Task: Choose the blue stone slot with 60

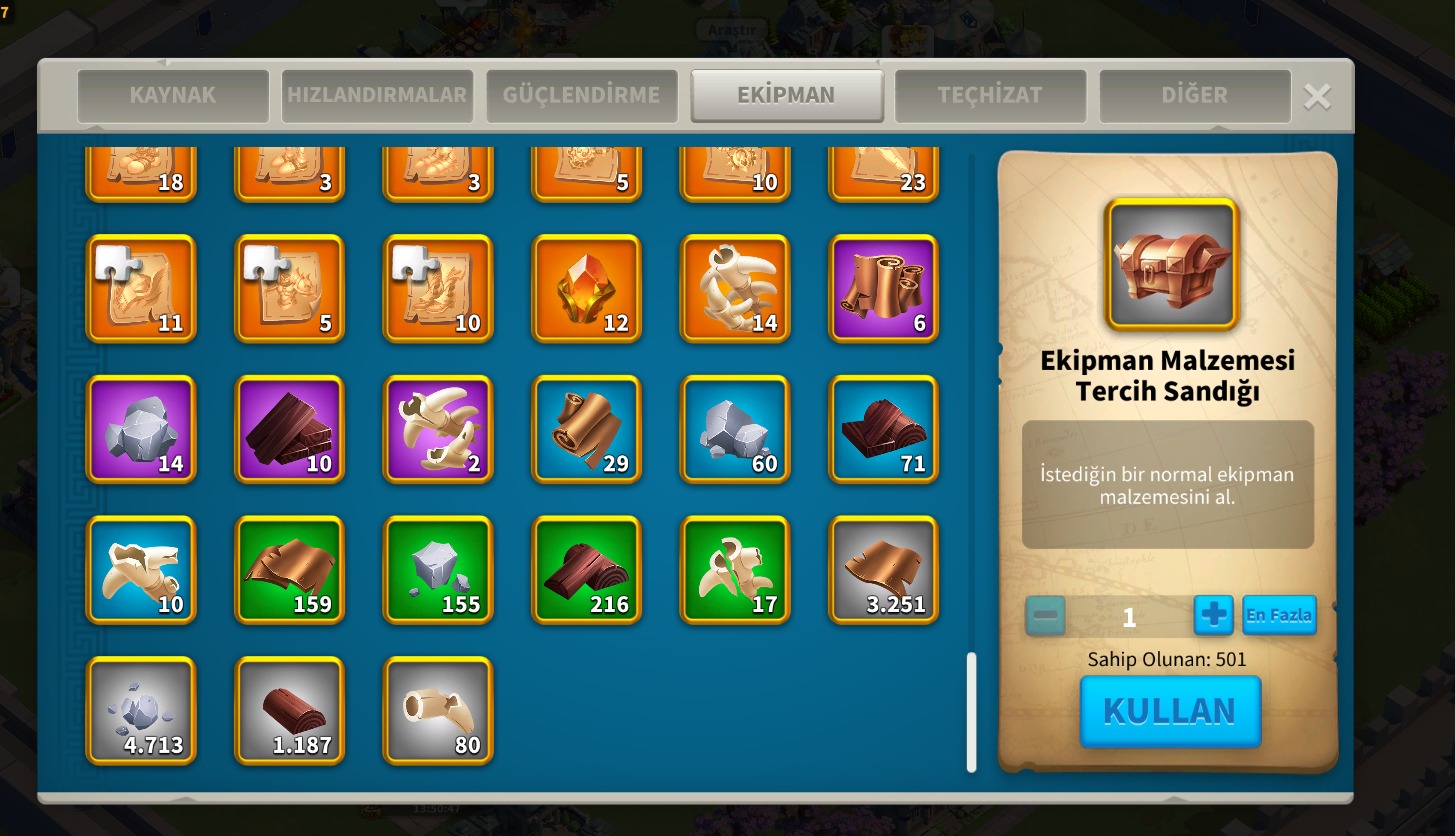Action: (735, 429)
